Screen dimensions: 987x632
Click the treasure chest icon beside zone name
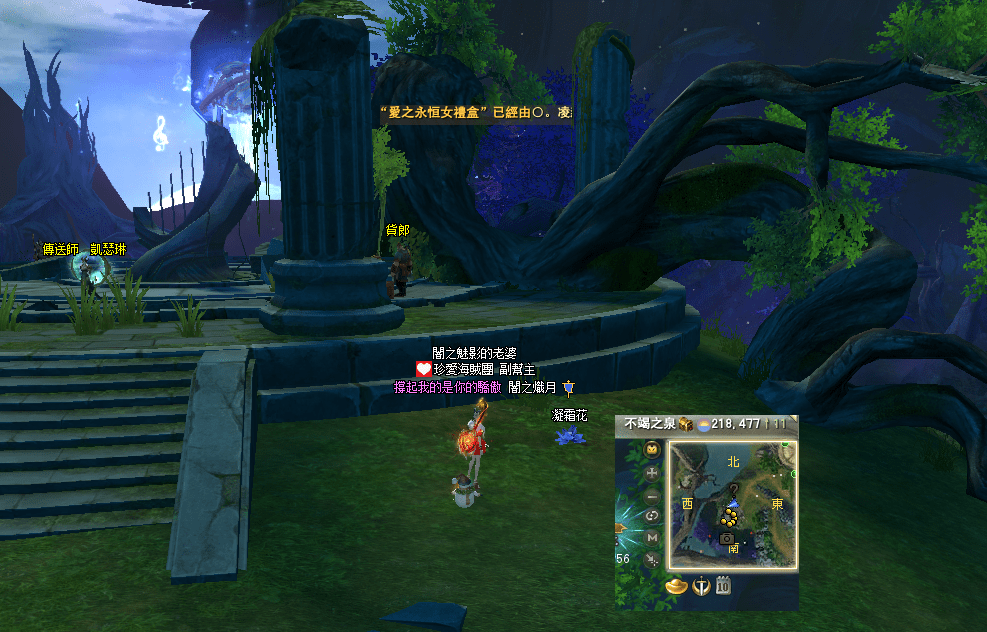click(687, 424)
